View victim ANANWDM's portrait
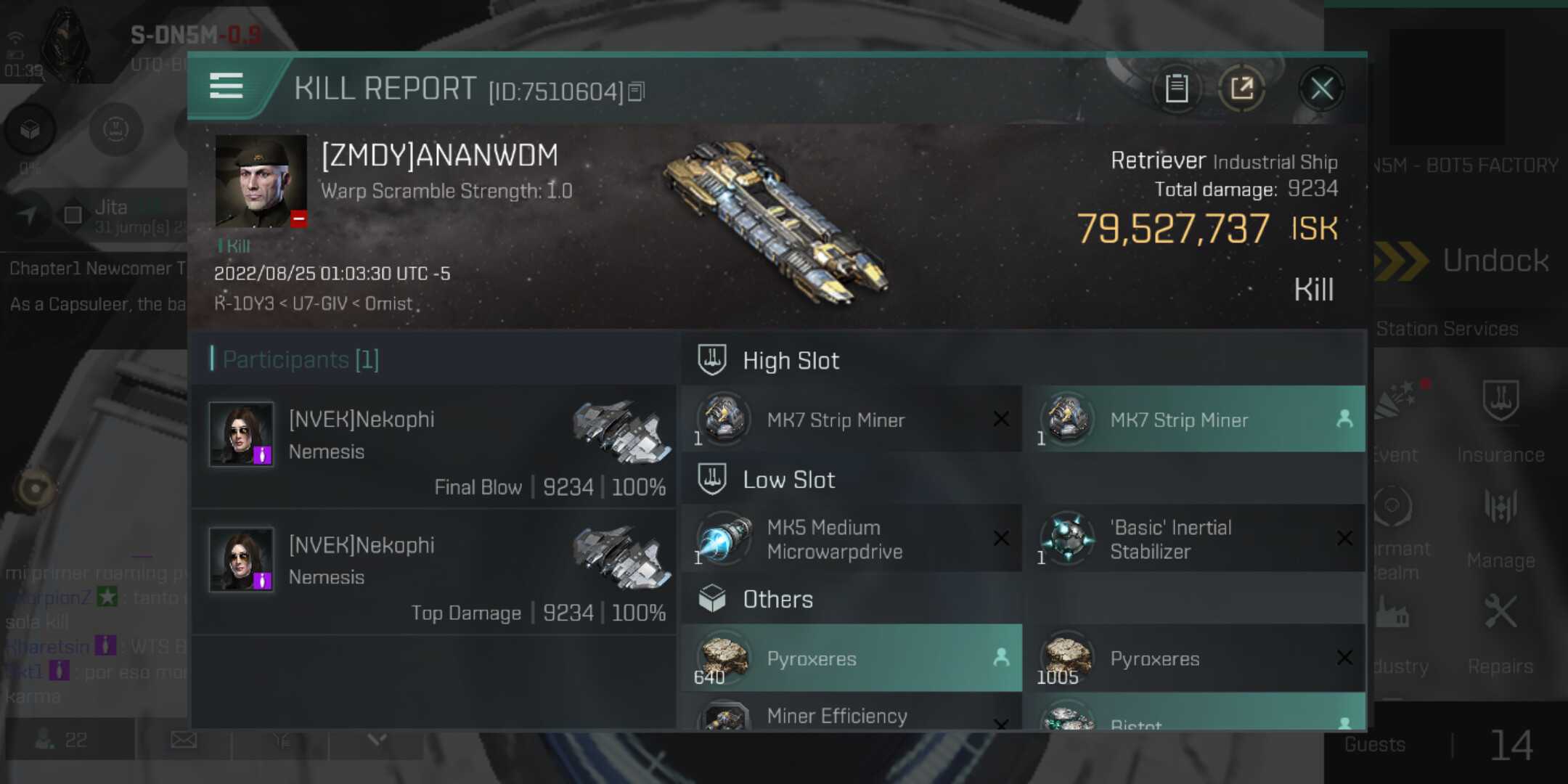Viewport: 1568px width, 784px height. 261,181
